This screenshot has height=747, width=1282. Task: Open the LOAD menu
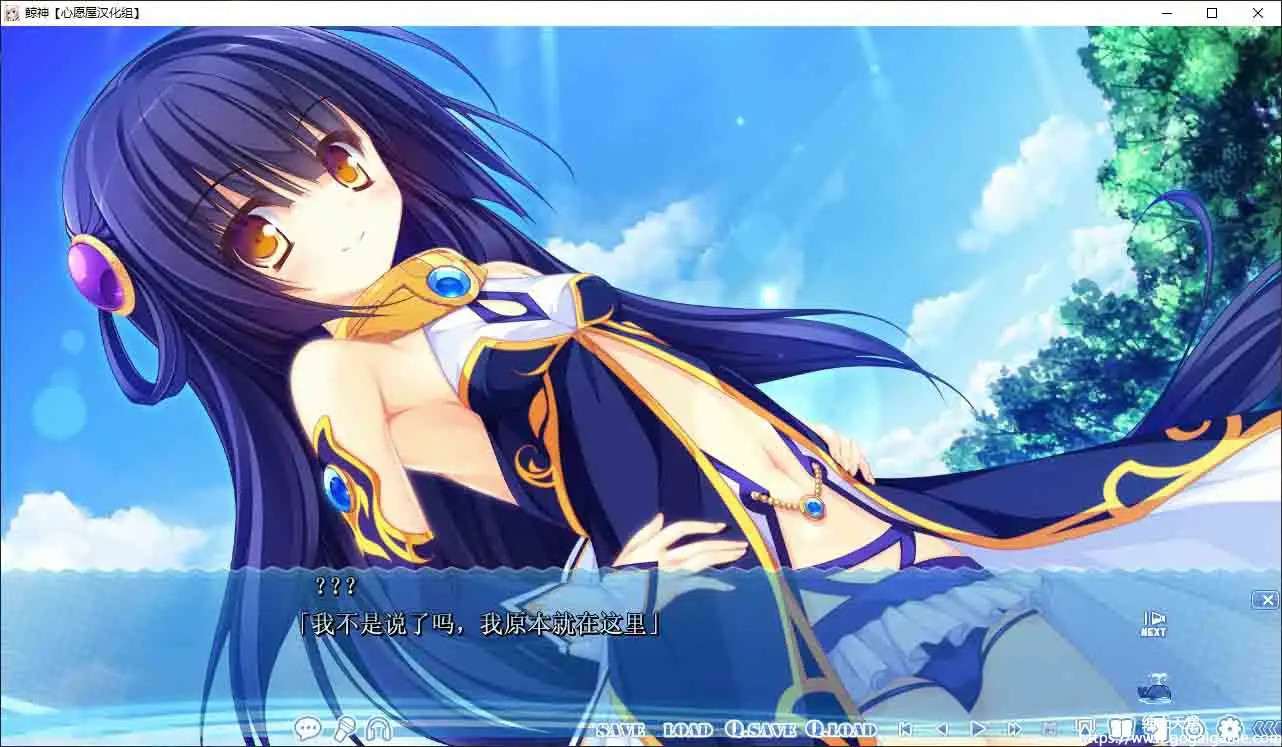(687, 730)
